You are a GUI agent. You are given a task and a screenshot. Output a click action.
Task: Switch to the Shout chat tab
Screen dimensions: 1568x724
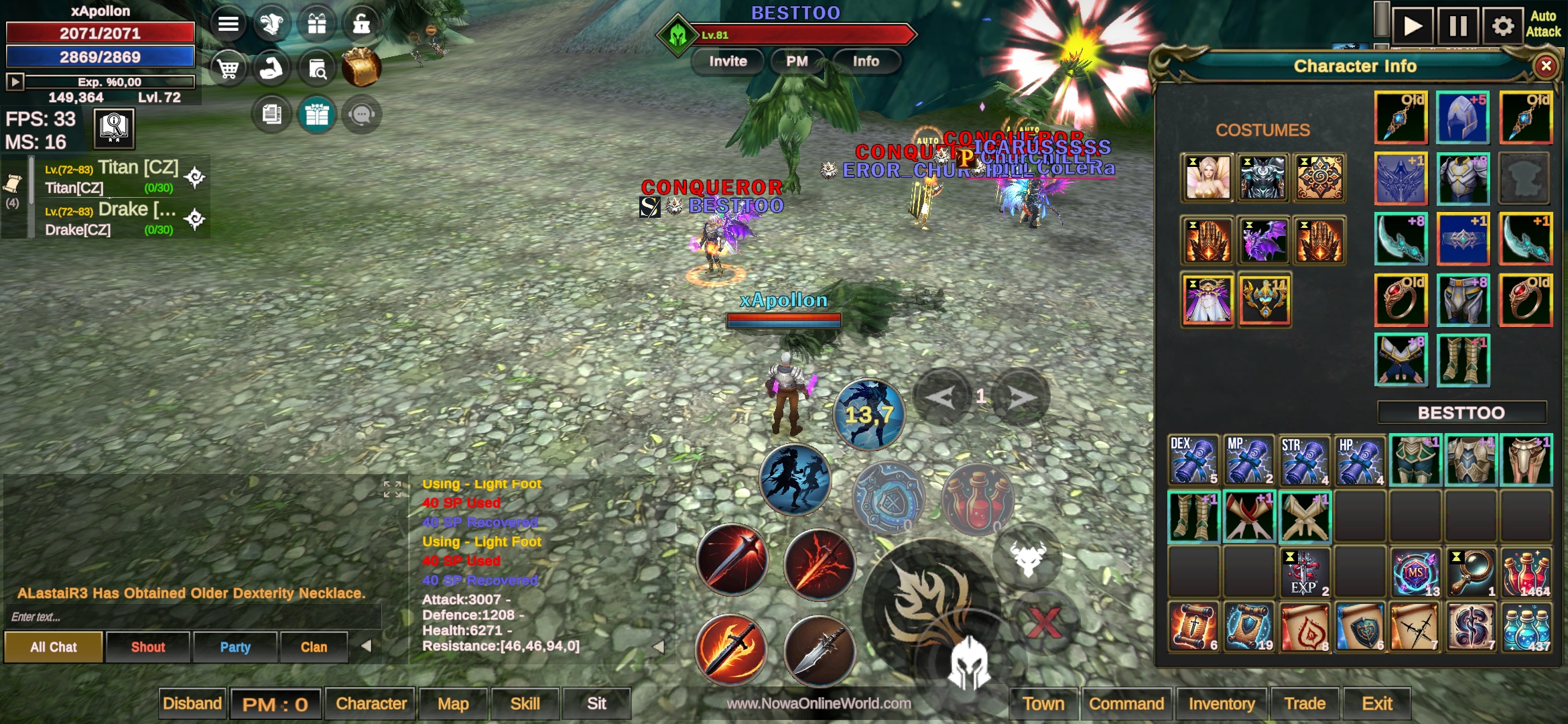147,647
